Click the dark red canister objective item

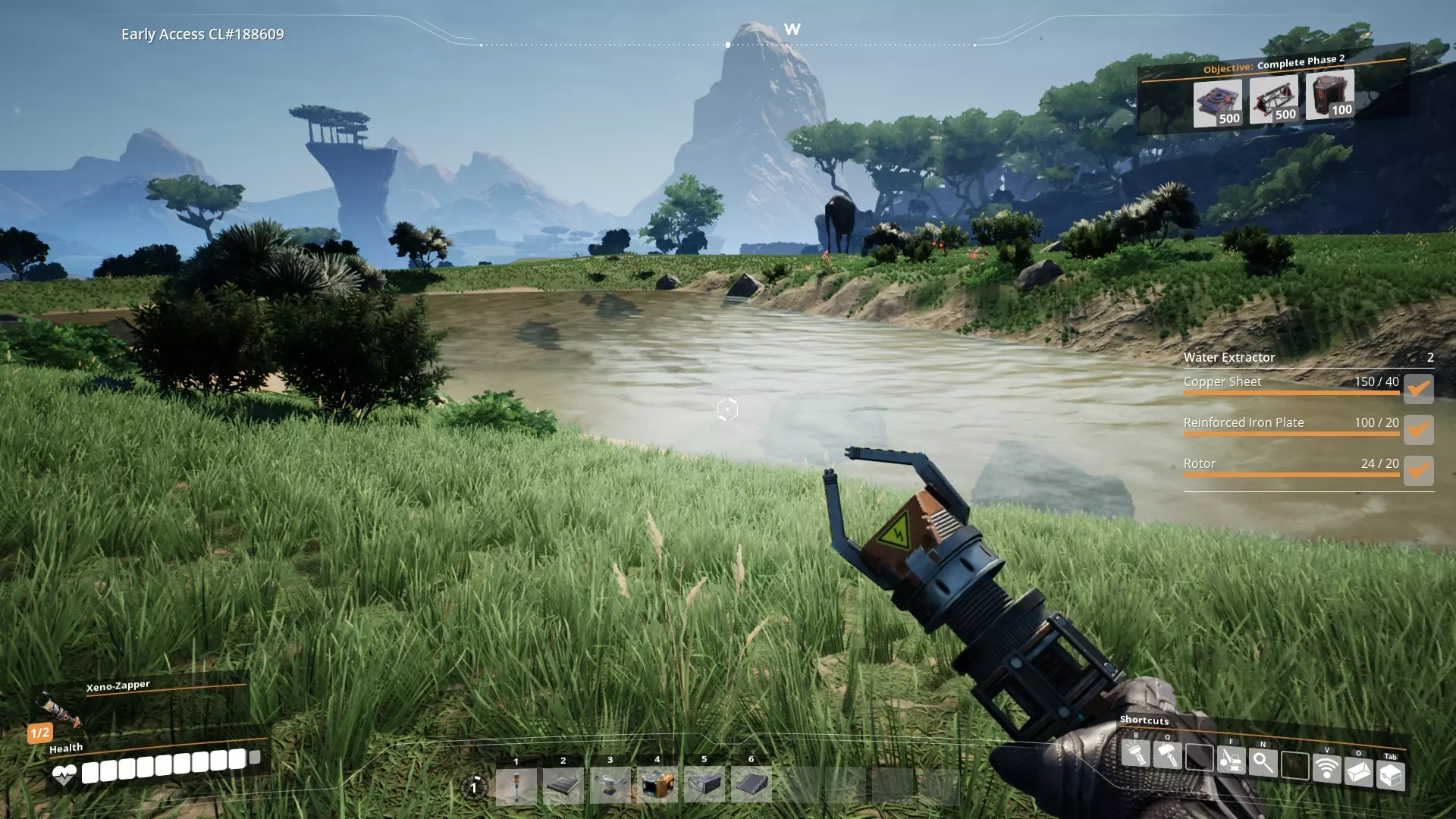point(1329,94)
